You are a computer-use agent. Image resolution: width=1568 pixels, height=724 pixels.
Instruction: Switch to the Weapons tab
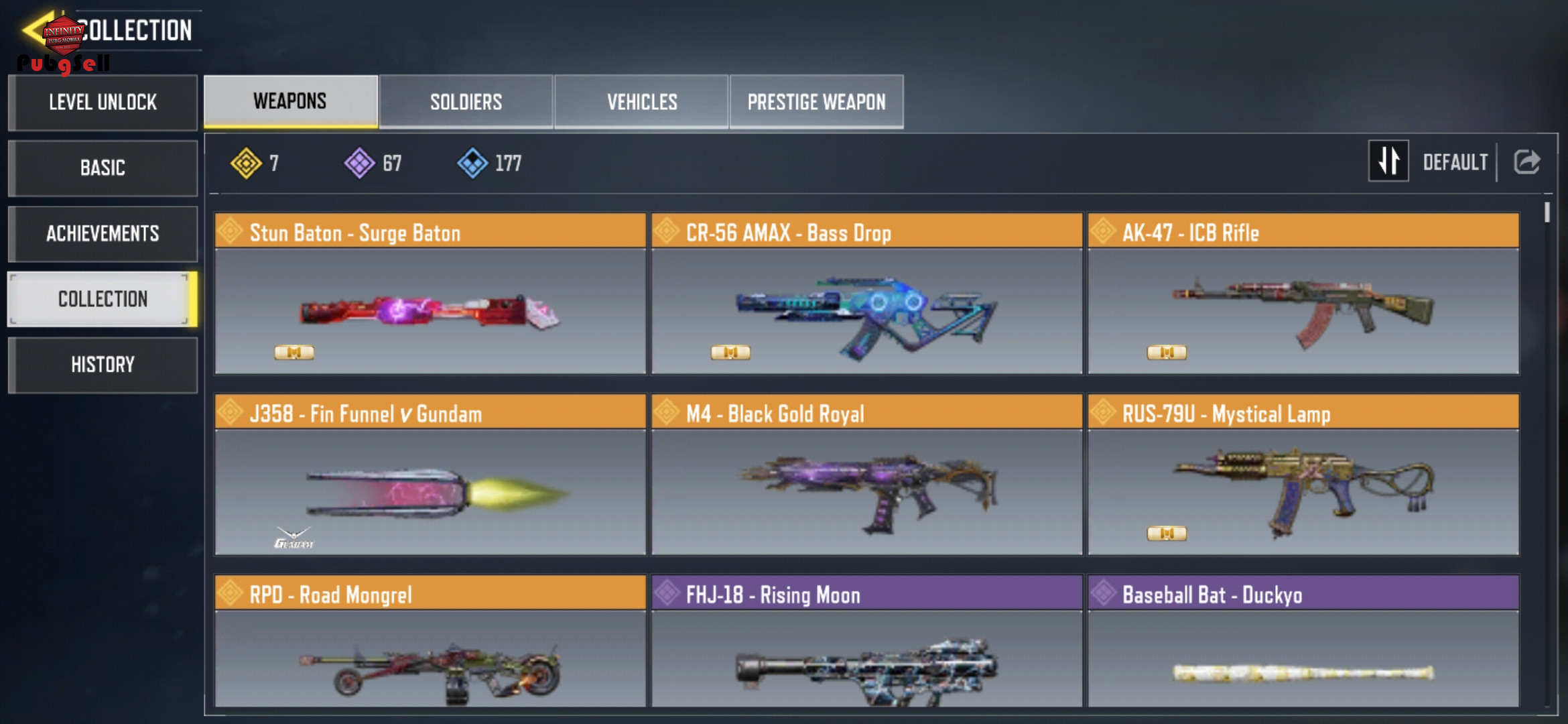pyautogui.click(x=290, y=101)
